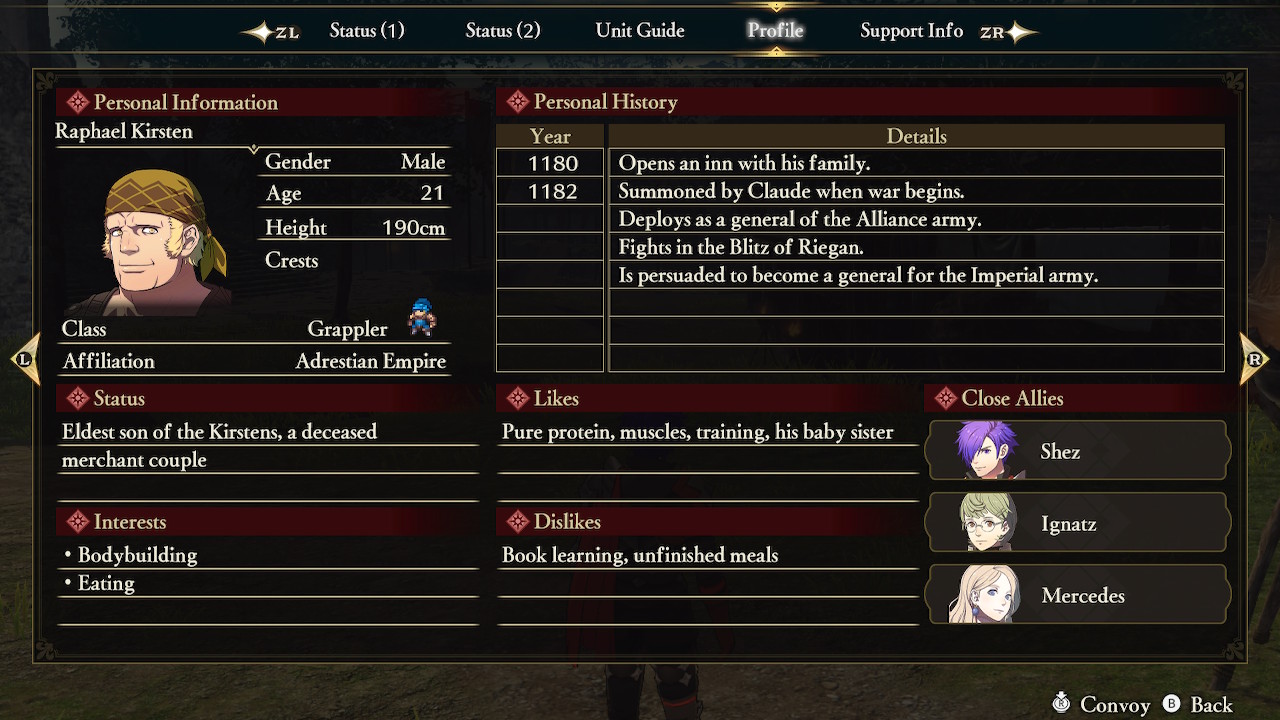1280x720 pixels.
Task: Select the highlighted Profile tab
Action: click(775, 30)
